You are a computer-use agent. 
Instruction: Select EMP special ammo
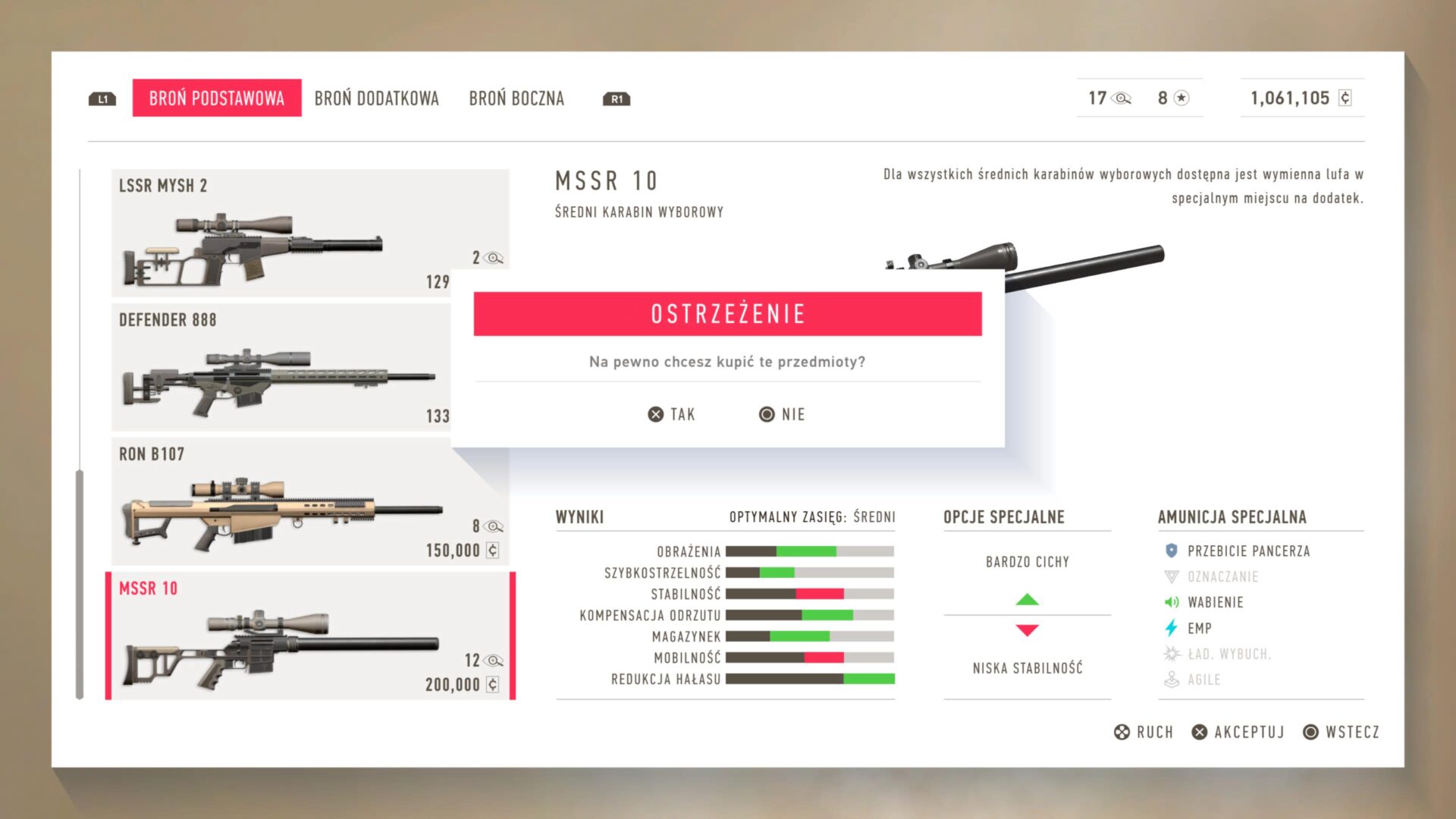[x=1199, y=628]
